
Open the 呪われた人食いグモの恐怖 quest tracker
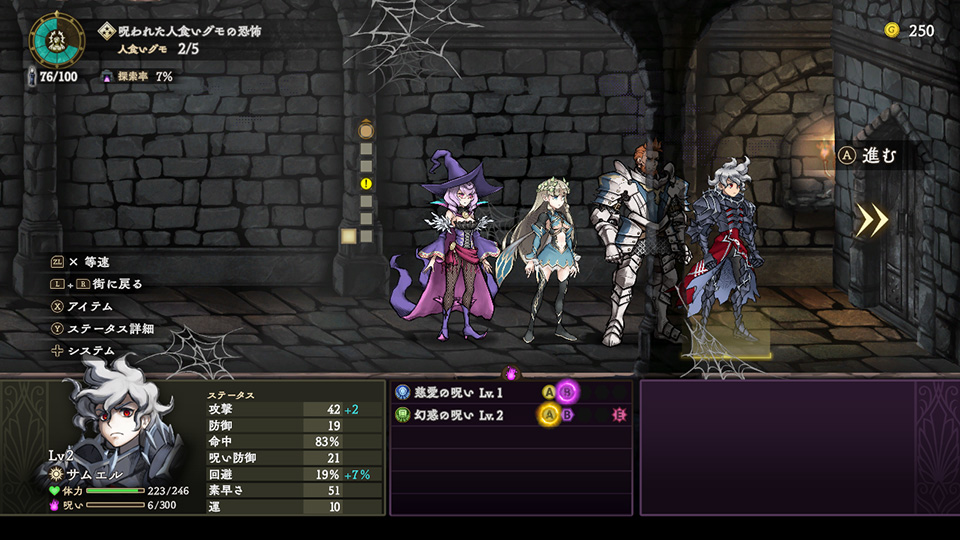point(190,31)
